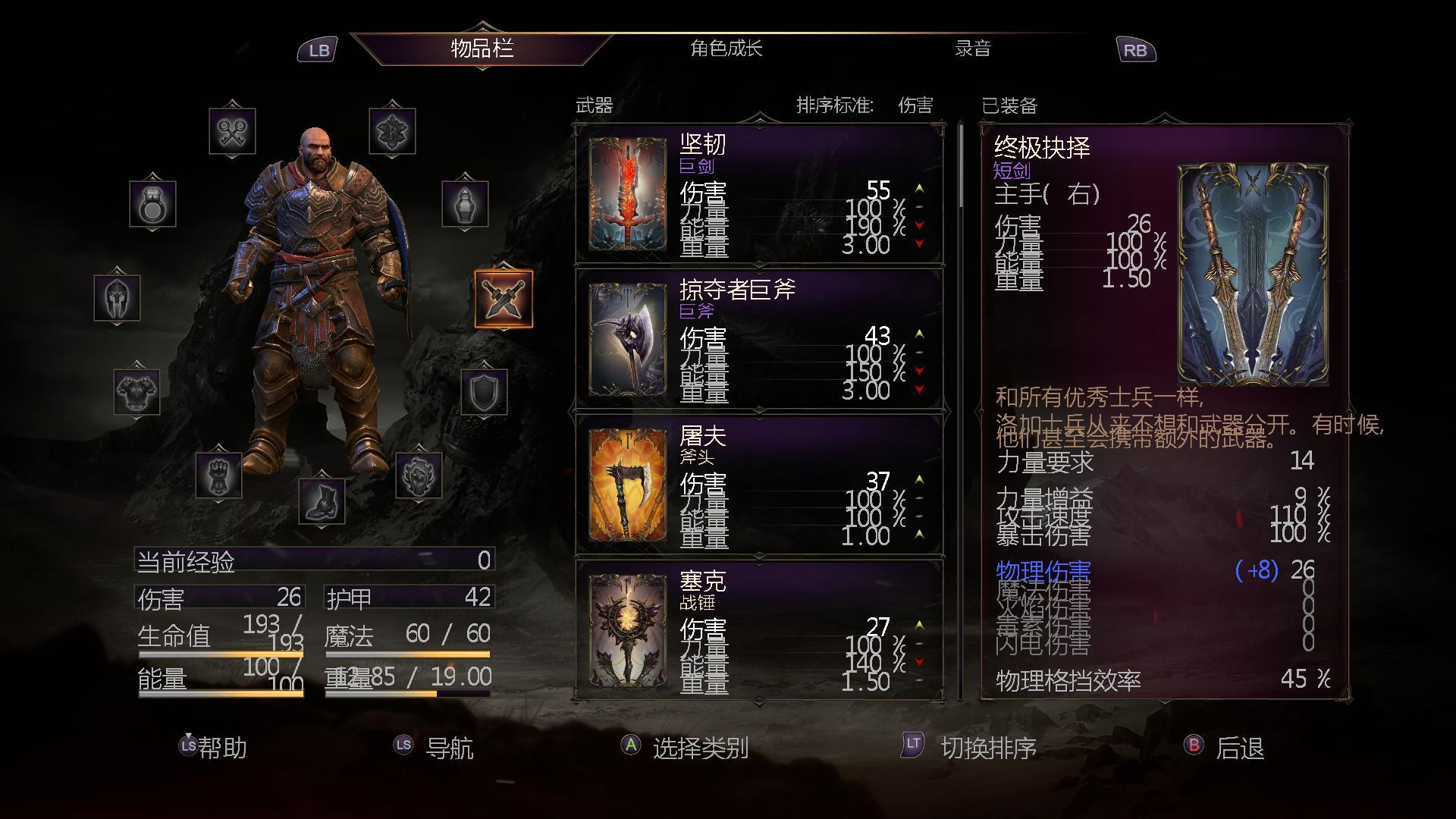Select the potion bottle slot
This screenshot has width=1456, height=819.
tap(465, 203)
